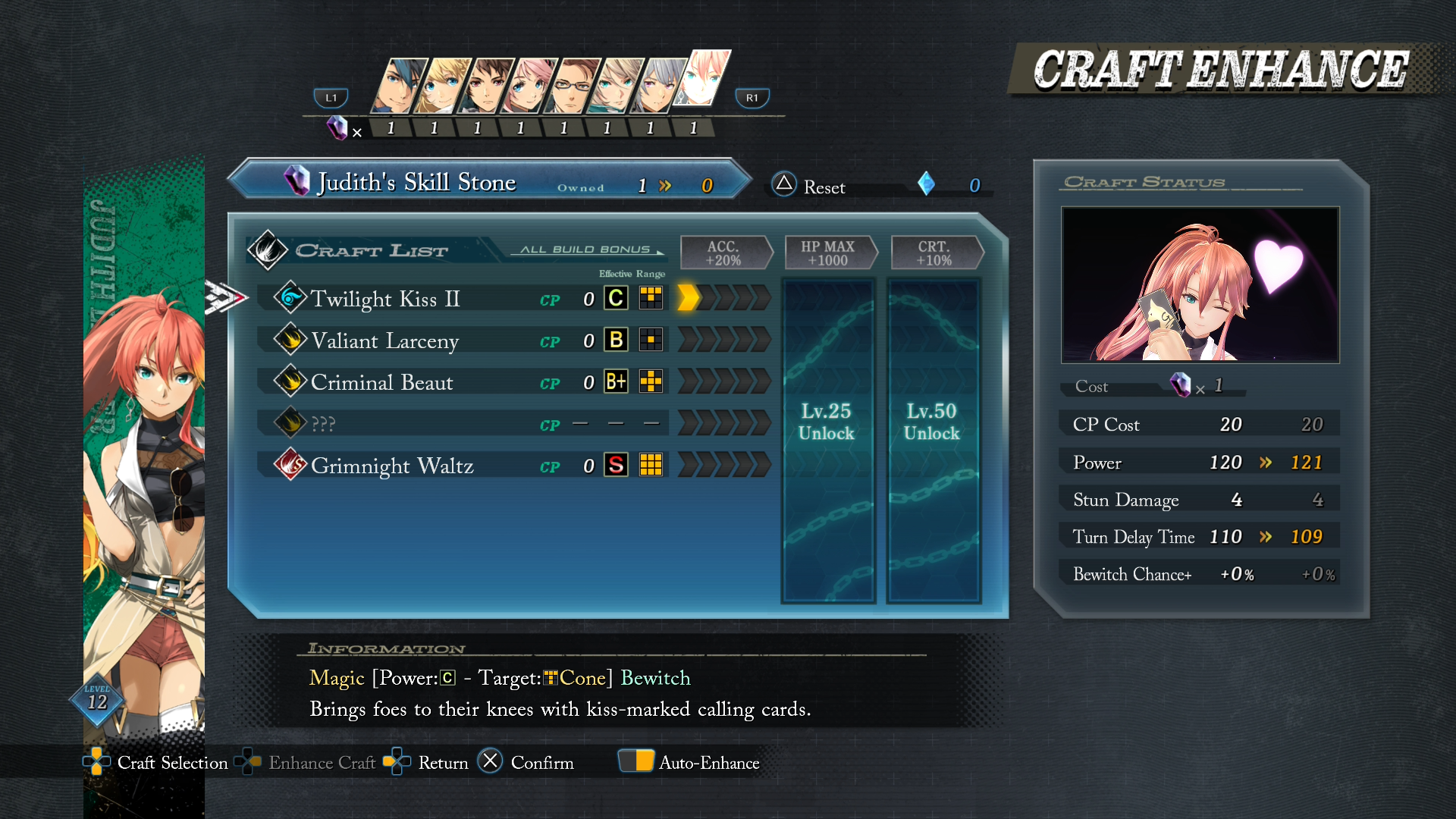This screenshot has height=819, width=1456.
Task: Select the Twilight Kiss II craft
Action: click(385, 299)
